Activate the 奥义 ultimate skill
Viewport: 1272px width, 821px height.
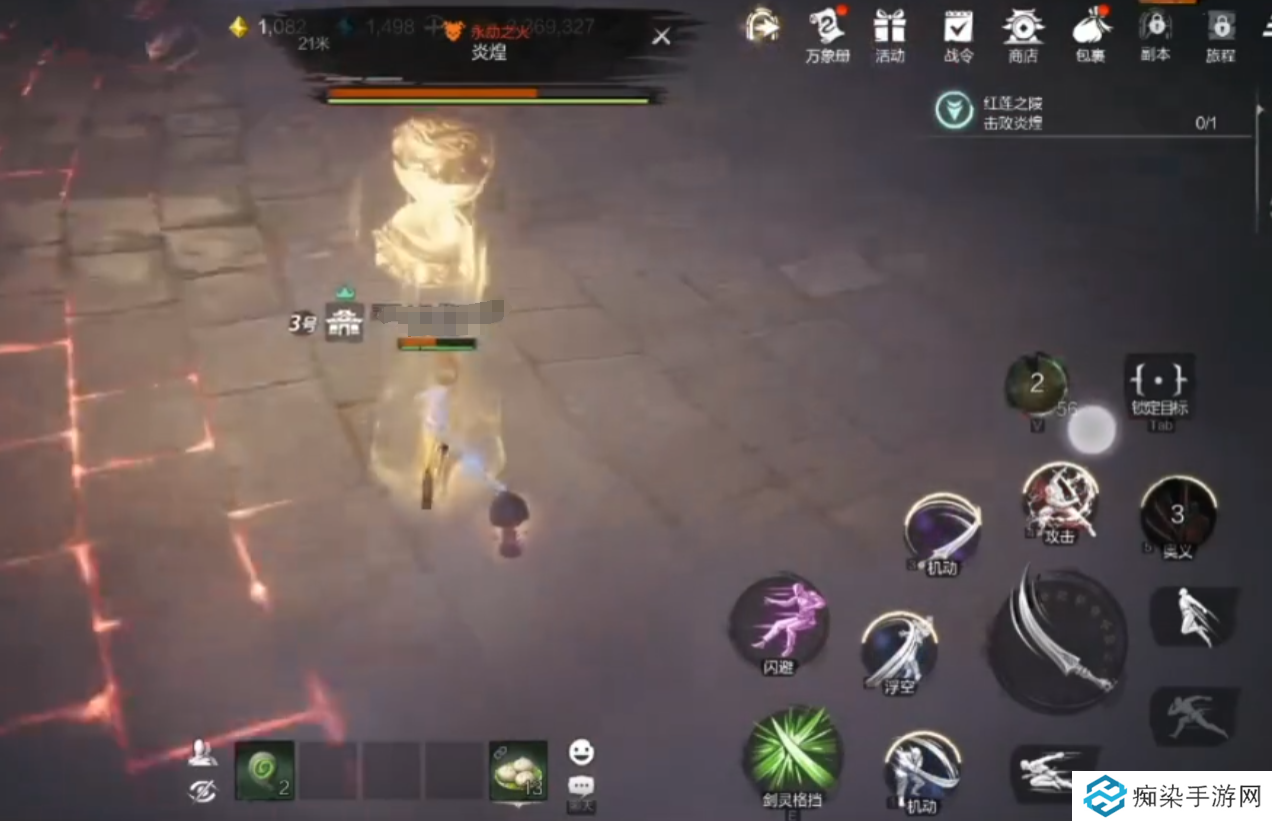pos(1178,514)
